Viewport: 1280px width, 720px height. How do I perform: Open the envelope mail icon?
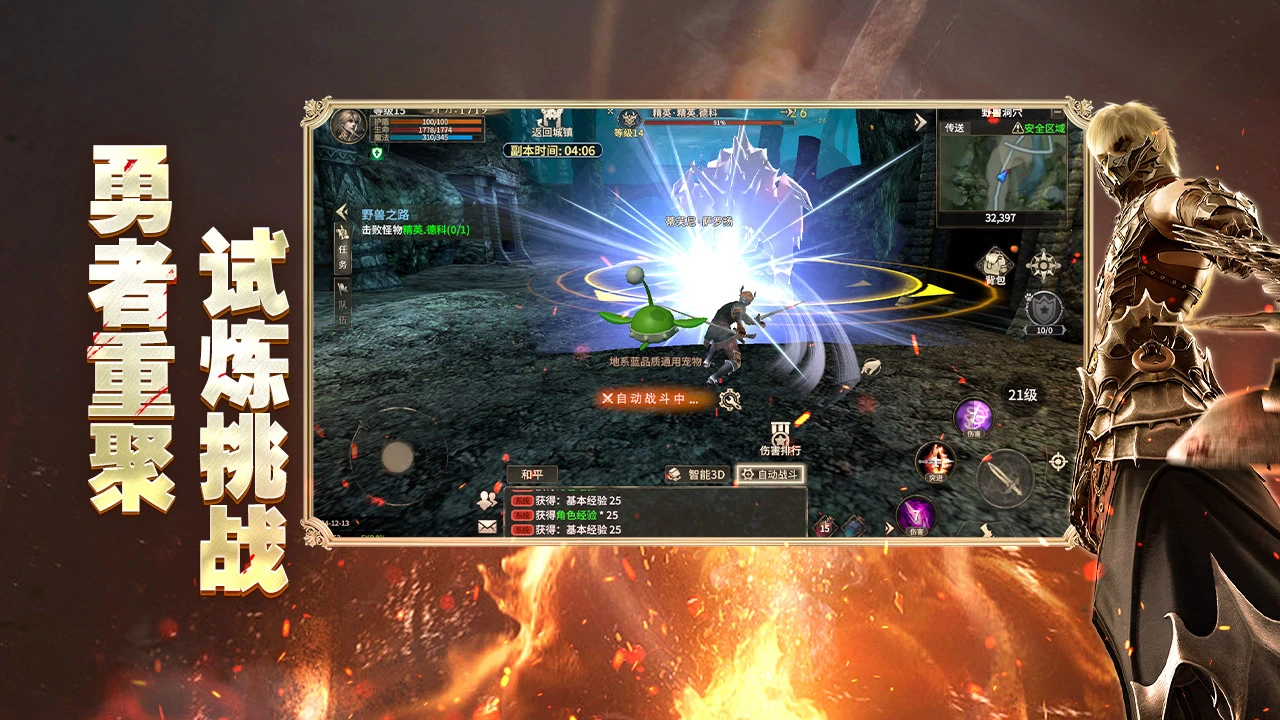pyautogui.click(x=488, y=526)
